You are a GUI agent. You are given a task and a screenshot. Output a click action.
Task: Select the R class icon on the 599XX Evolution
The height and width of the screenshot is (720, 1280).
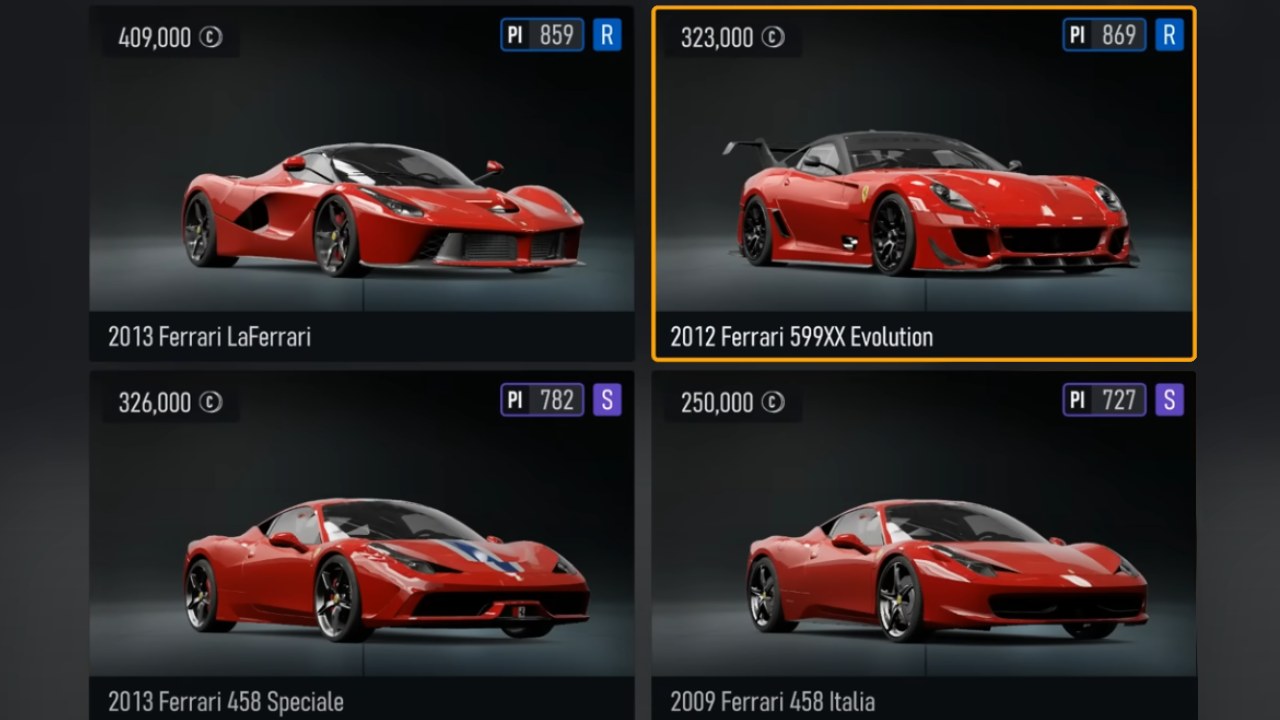pos(1169,34)
